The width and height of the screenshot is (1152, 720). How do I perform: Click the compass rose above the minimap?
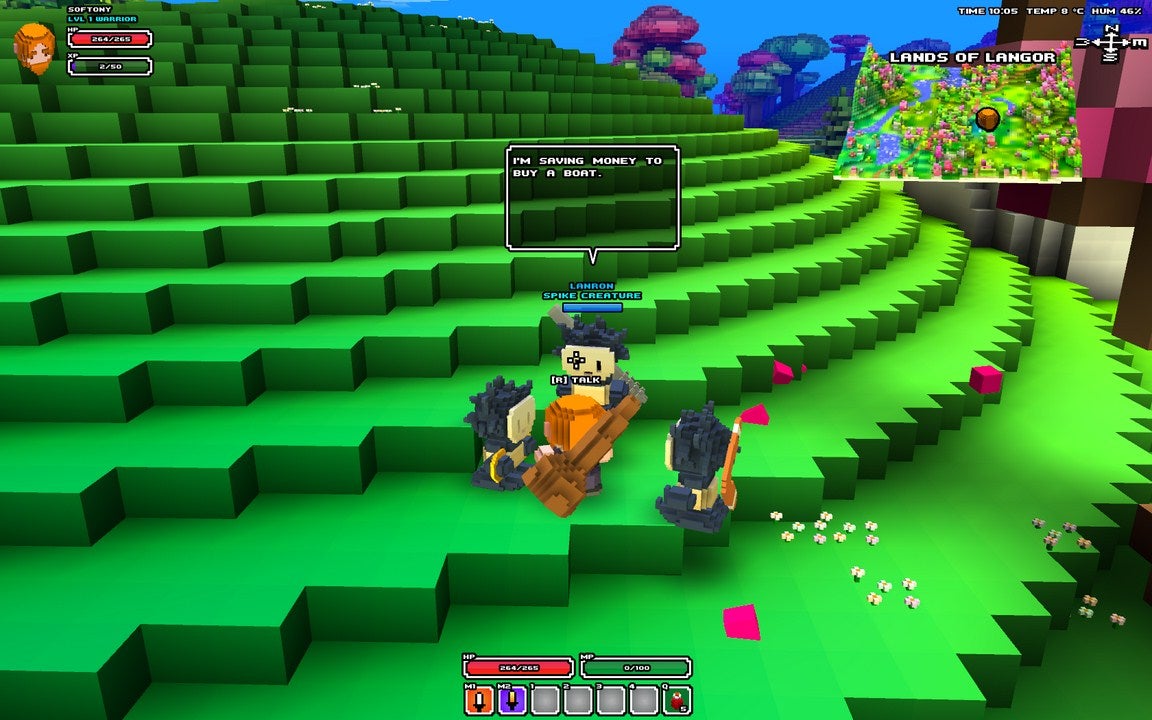pos(1111,43)
